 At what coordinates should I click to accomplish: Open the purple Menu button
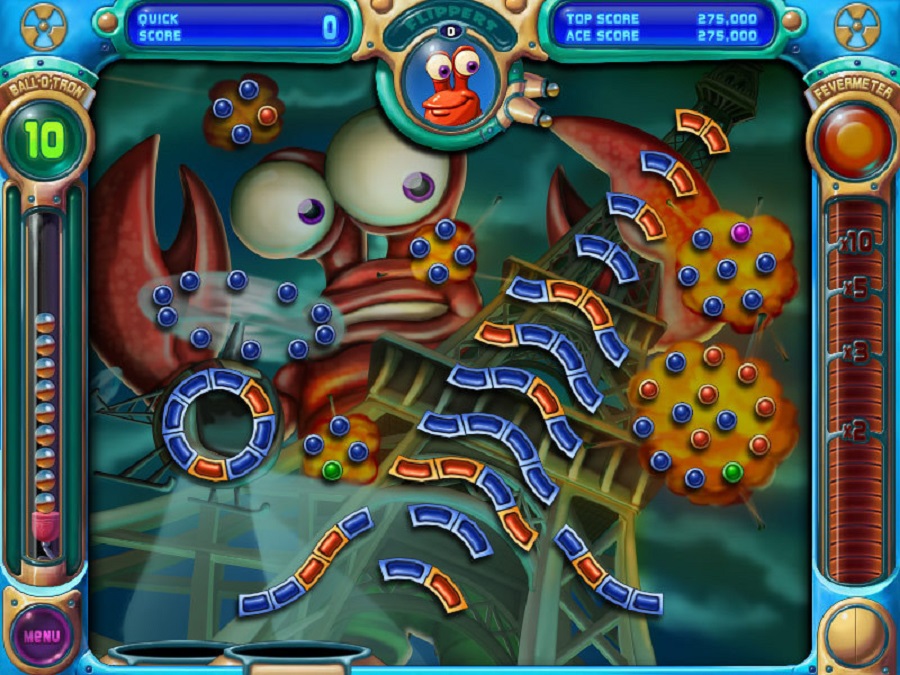click(42, 635)
